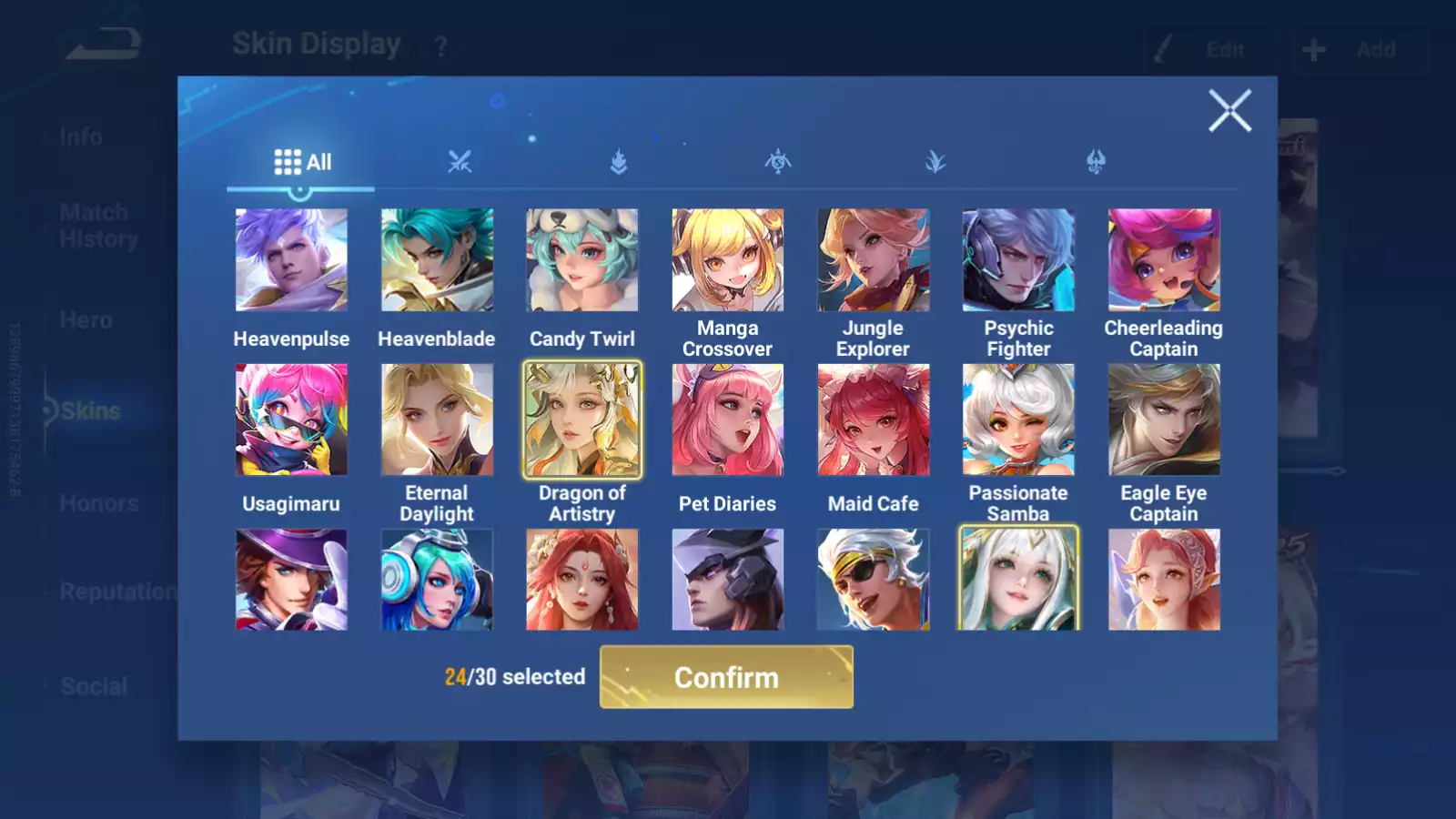Click the marksman eye filter icon
The width and height of the screenshot is (1456, 819).
point(777,162)
